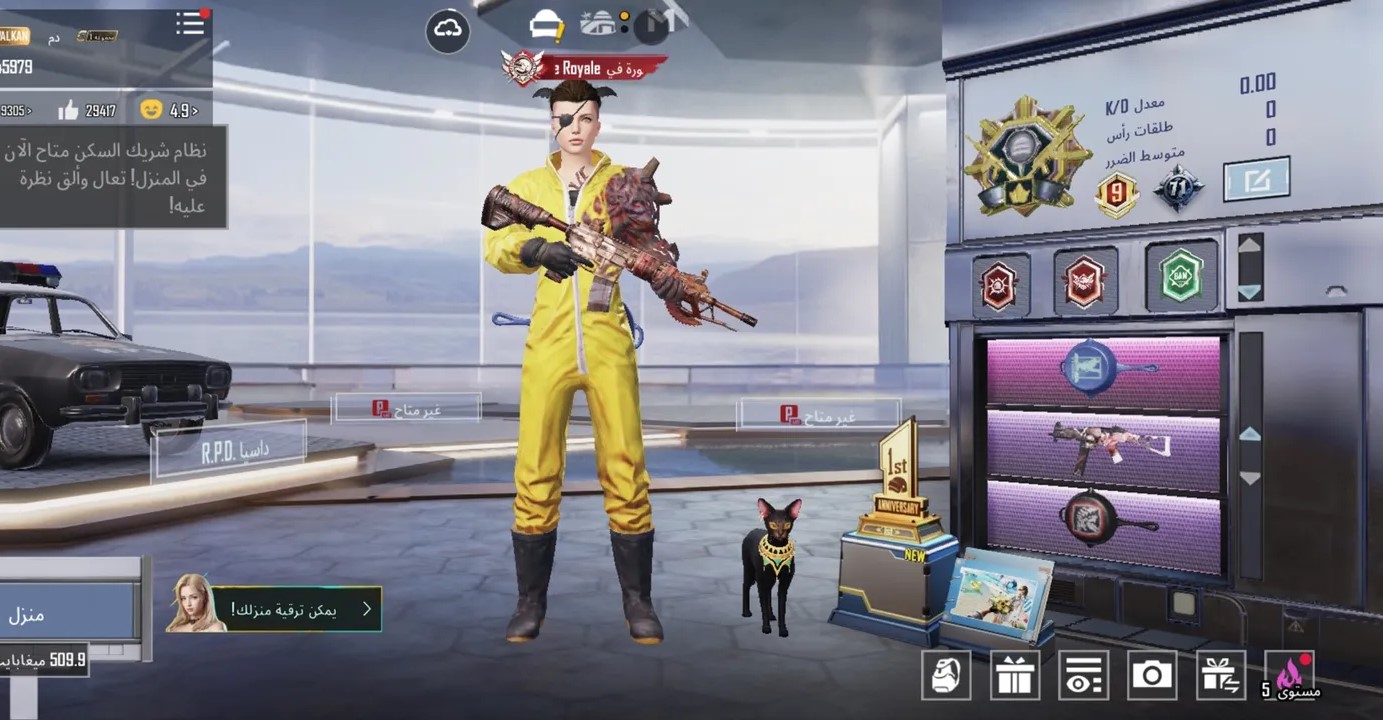Image resolution: width=1383 pixels, height=720 pixels.
Task: Choose the blue pan skin in showcase
Action: coord(1104,372)
